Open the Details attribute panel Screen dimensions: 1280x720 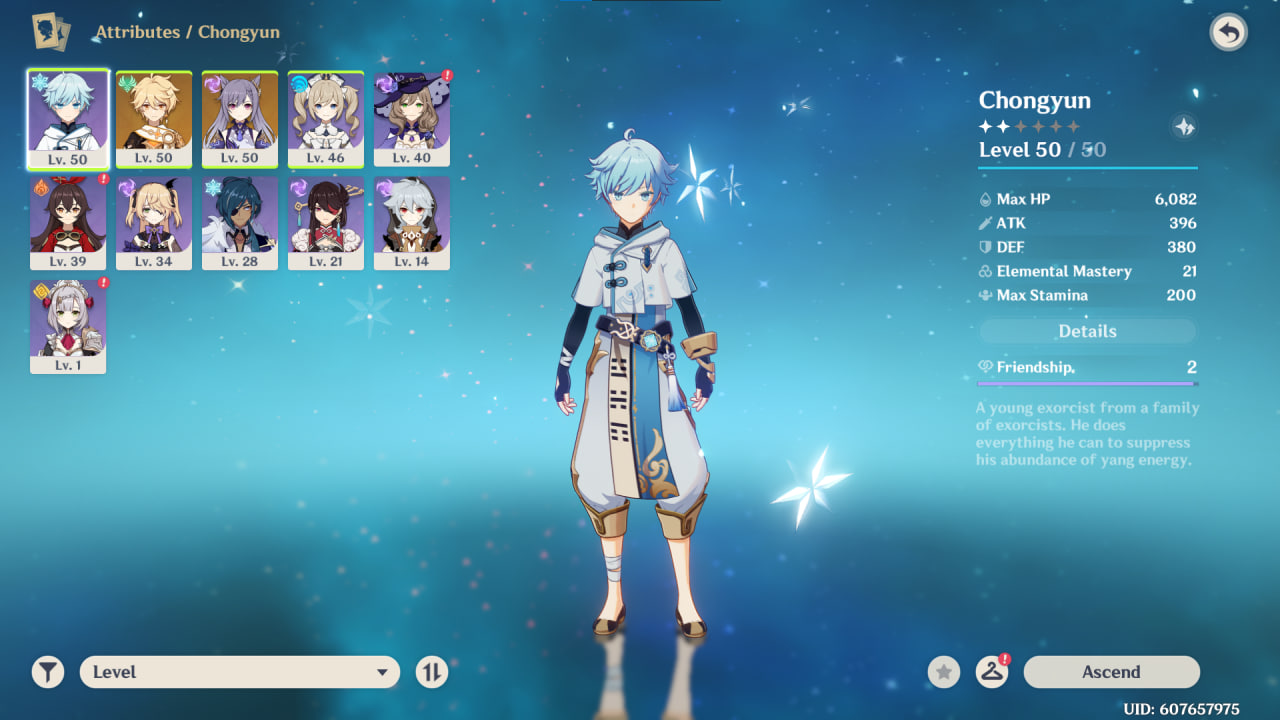(x=1087, y=331)
